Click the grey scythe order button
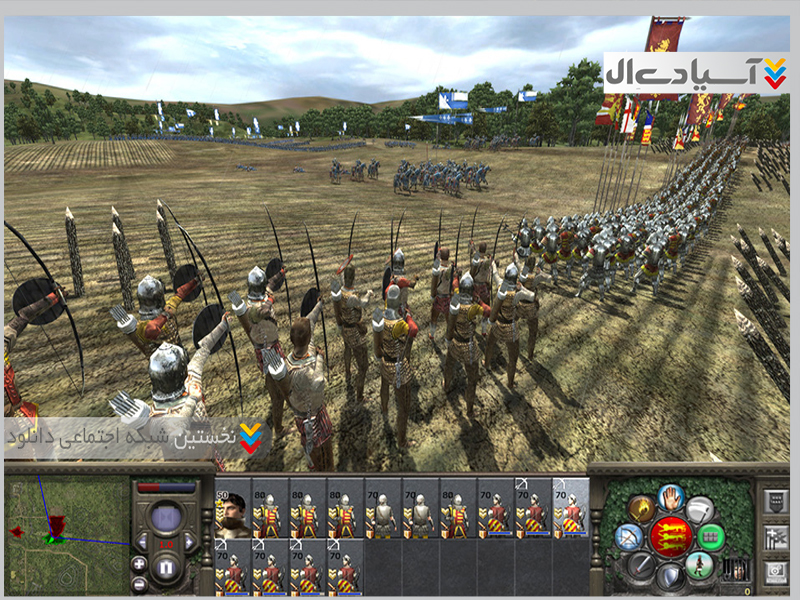The image size is (800, 600). pos(700,508)
